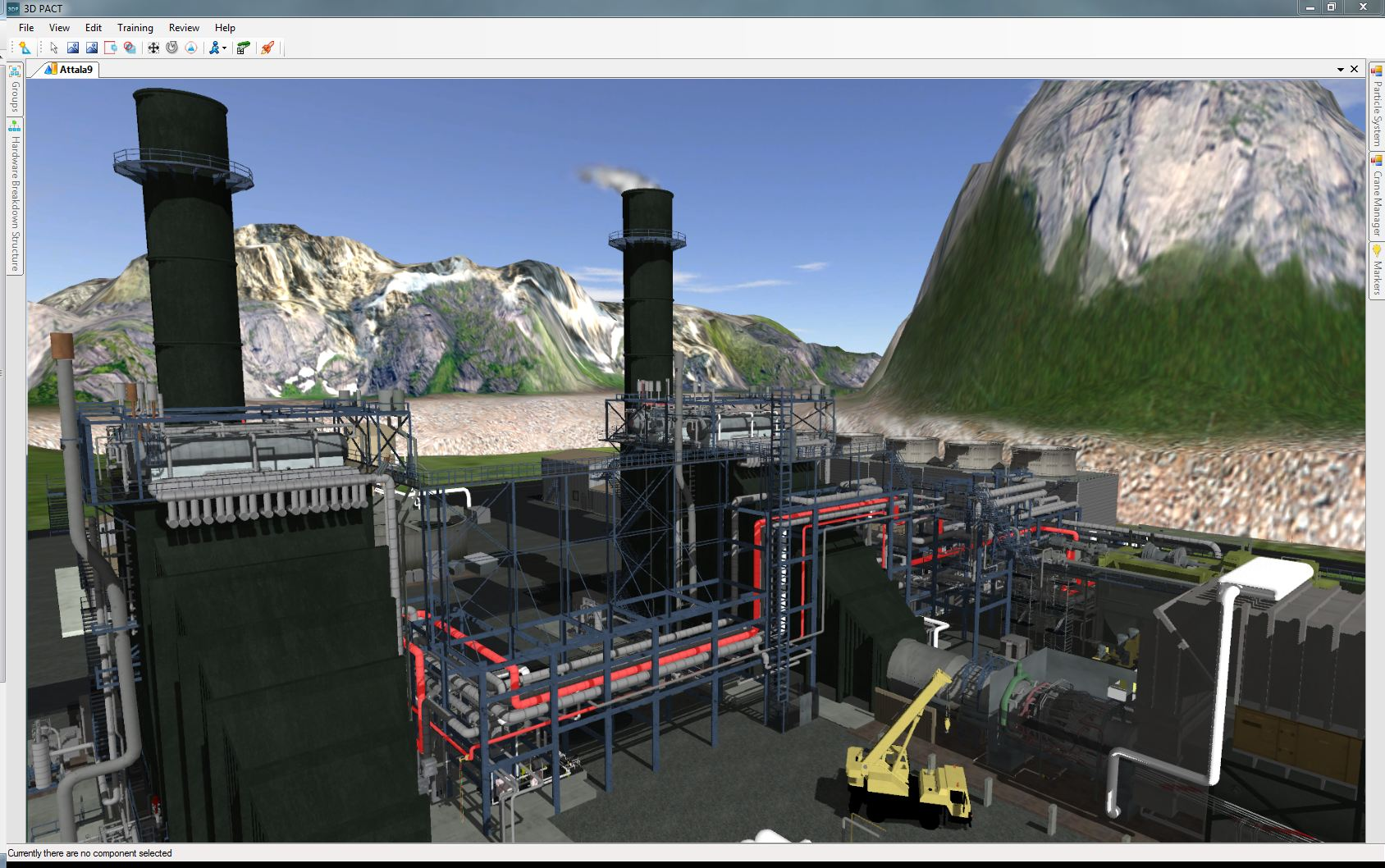Image resolution: width=1385 pixels, height=868 pixels.
Task: Click the four-way move arrows tool
Action: (x=153, y=48)
